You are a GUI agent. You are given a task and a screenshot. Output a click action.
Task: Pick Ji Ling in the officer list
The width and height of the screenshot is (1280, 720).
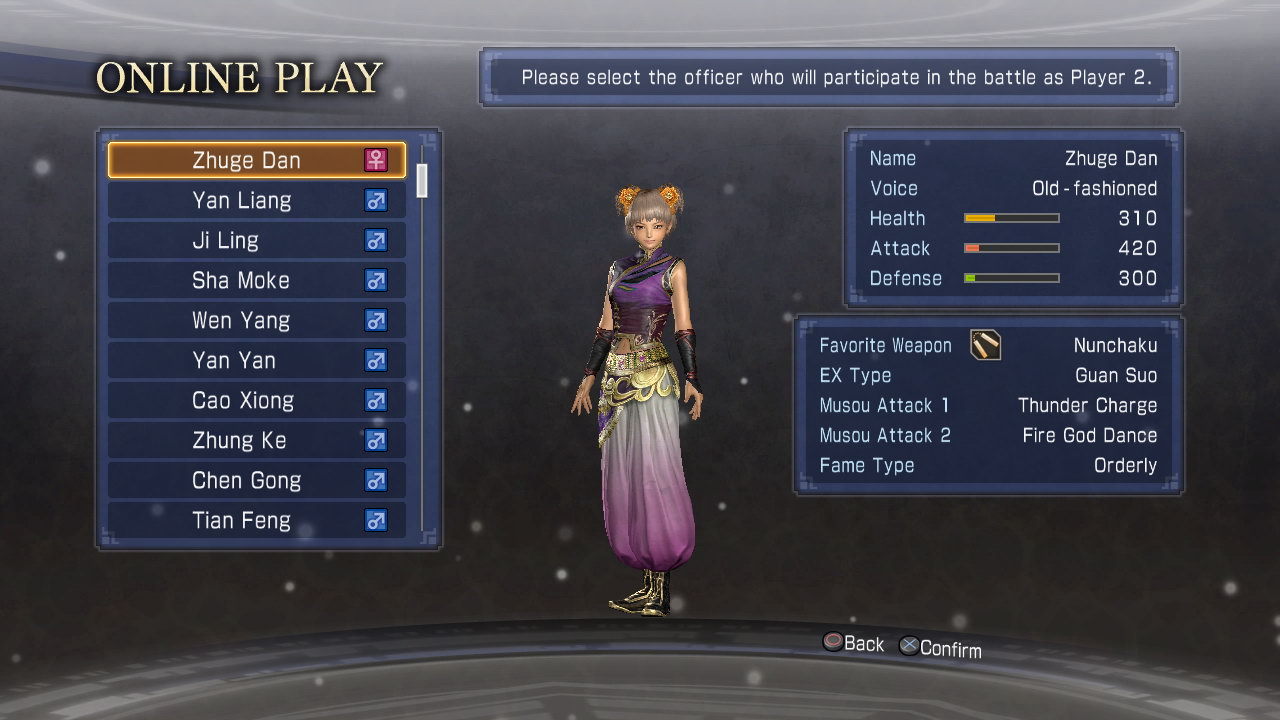tap(256, 240)
